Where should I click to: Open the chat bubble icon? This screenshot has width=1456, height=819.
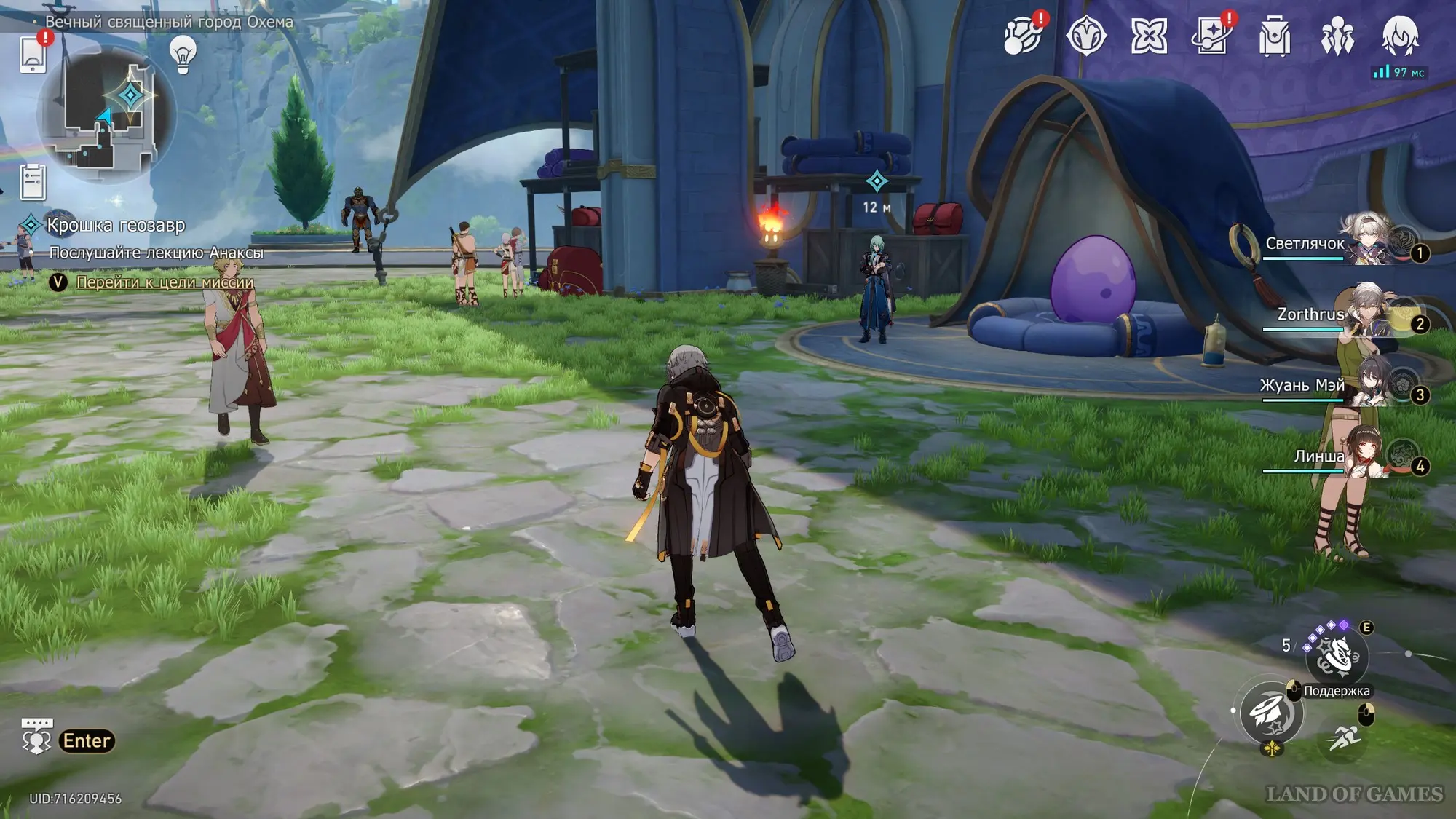(36, 737)
